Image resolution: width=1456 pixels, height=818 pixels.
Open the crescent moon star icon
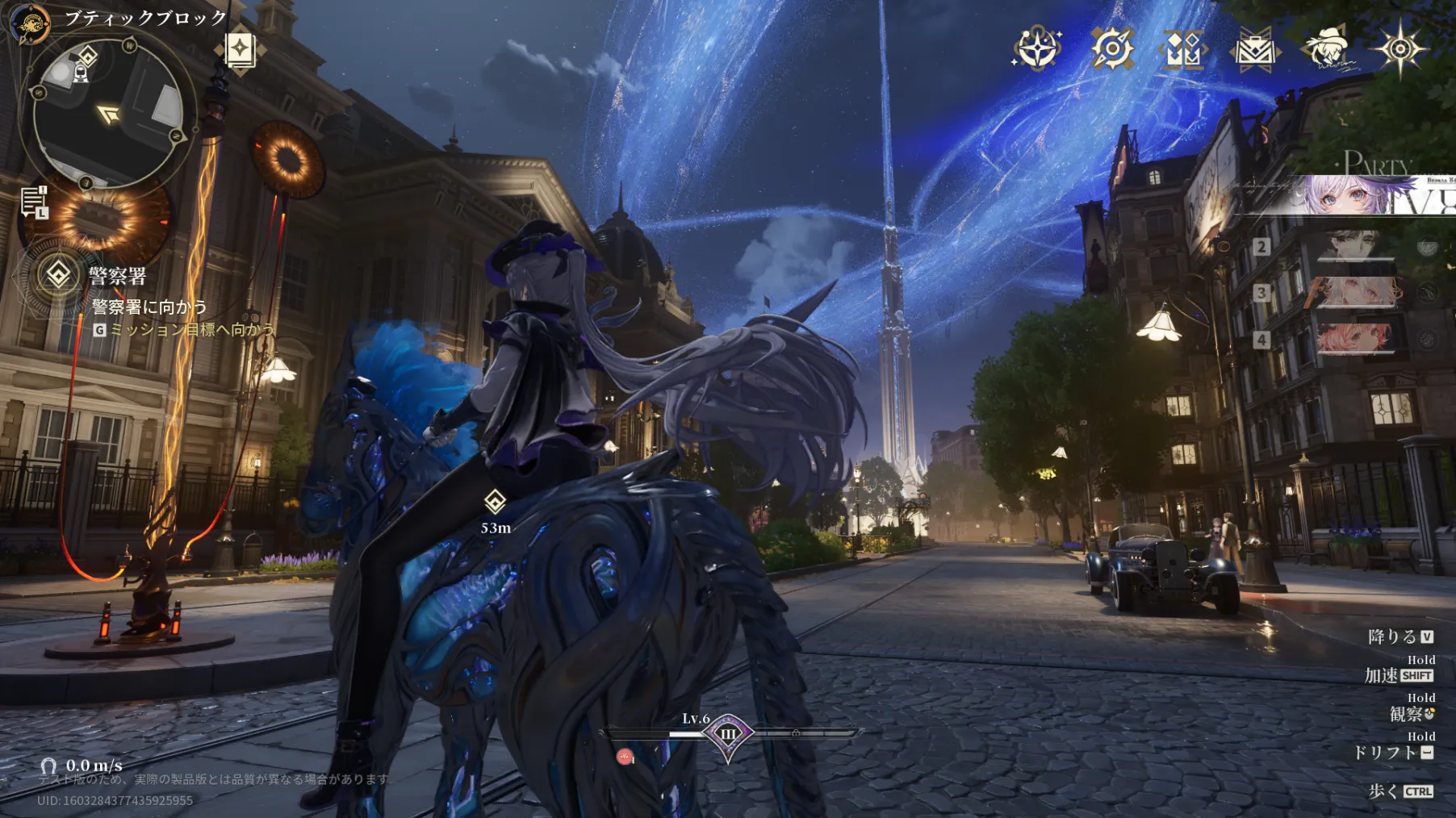[1036, 48]
